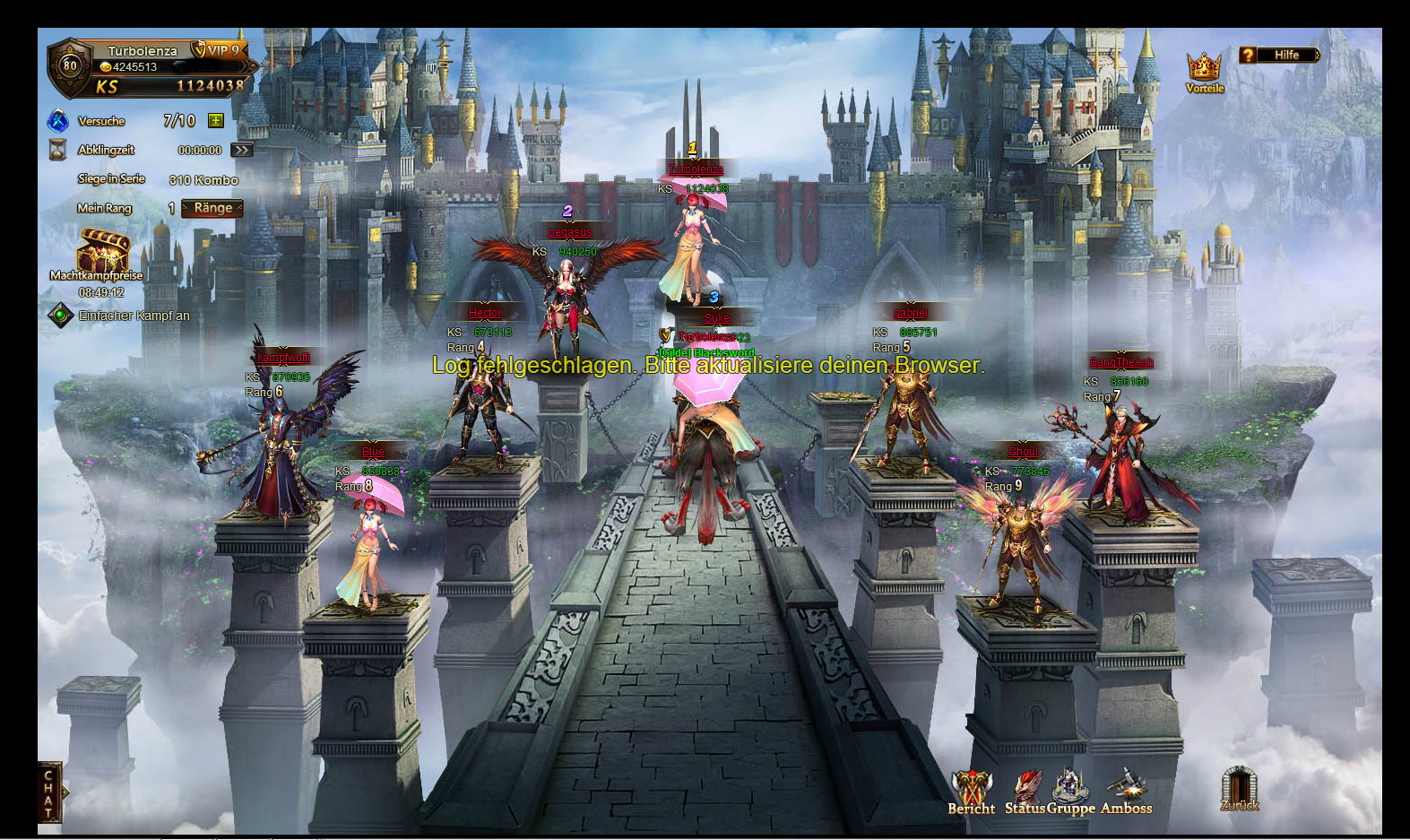
Task: Click the Turbolenza level 80 player badge
Action: click(70, 65)
